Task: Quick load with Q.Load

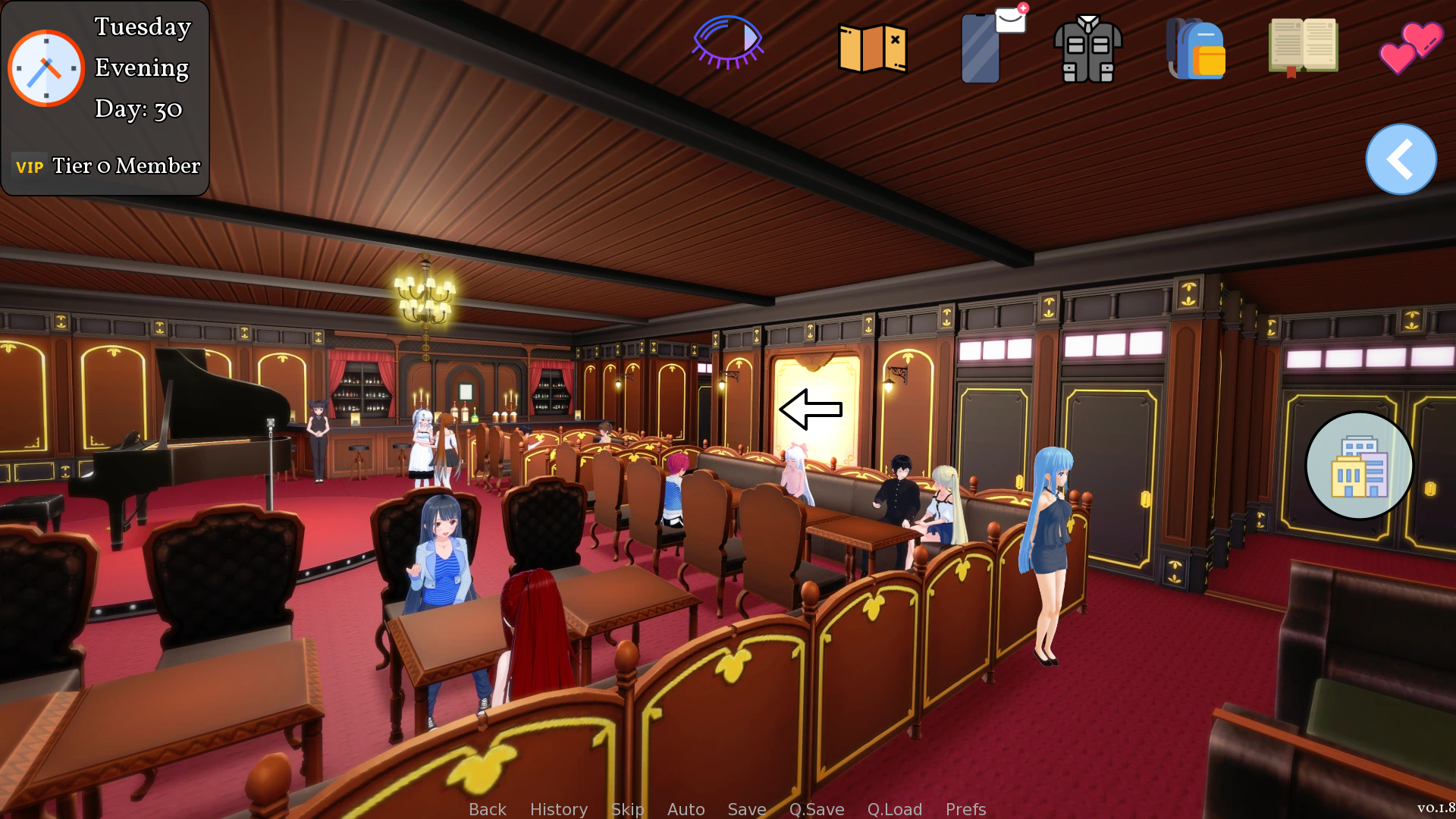Action: point(894,809)
